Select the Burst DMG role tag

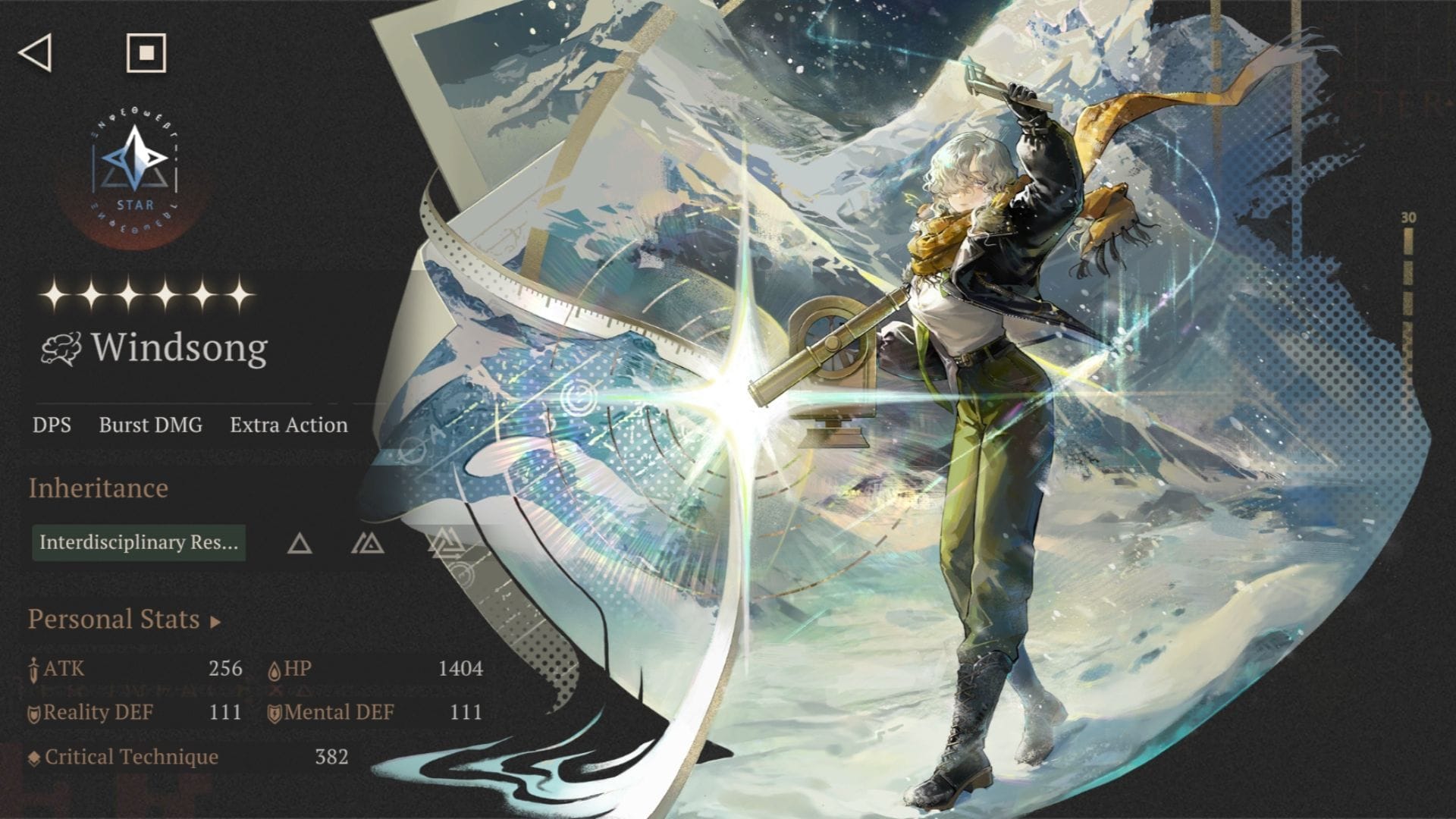pos(149,425)
